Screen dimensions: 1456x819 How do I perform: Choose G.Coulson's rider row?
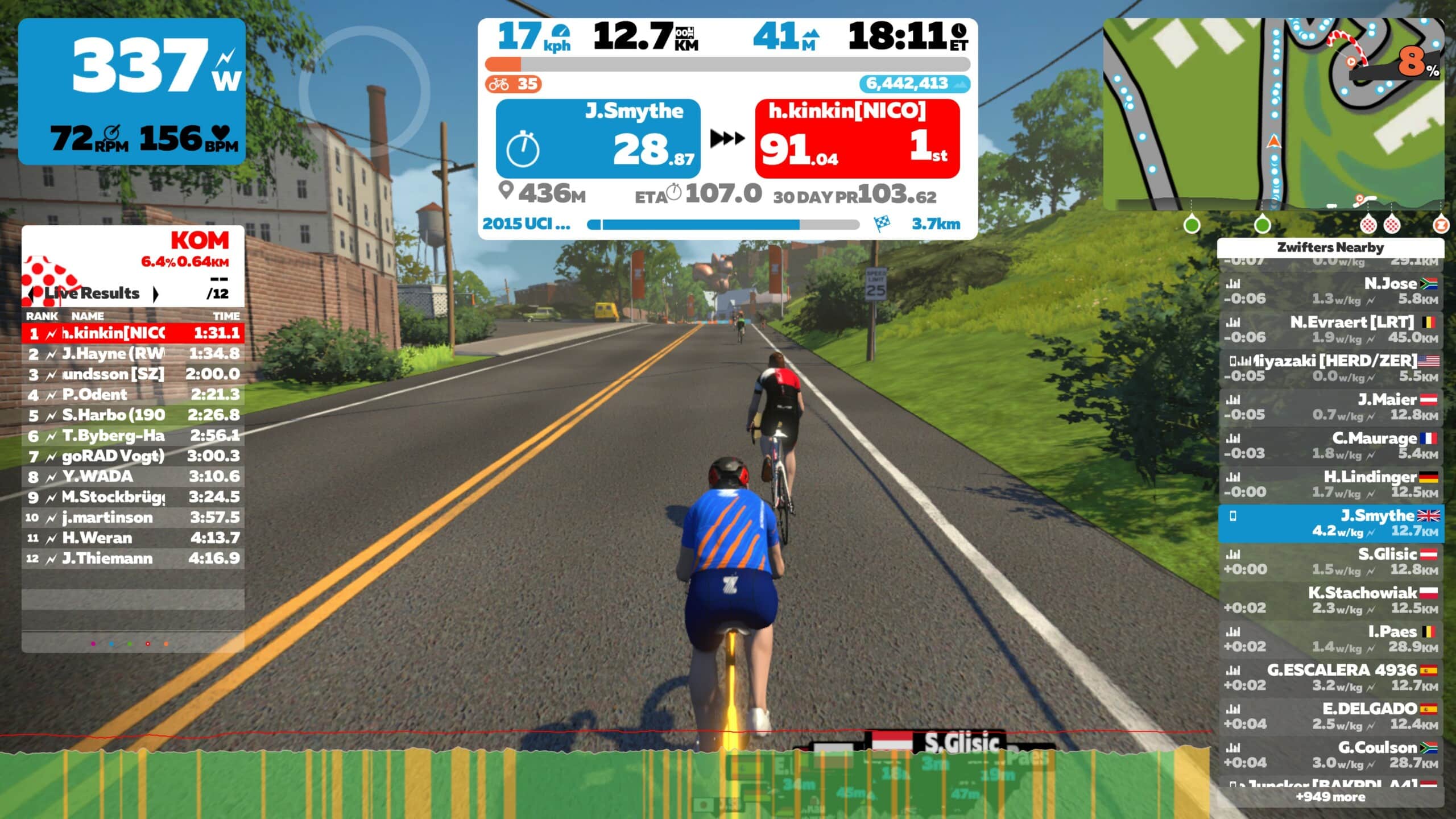point(1330,755)
